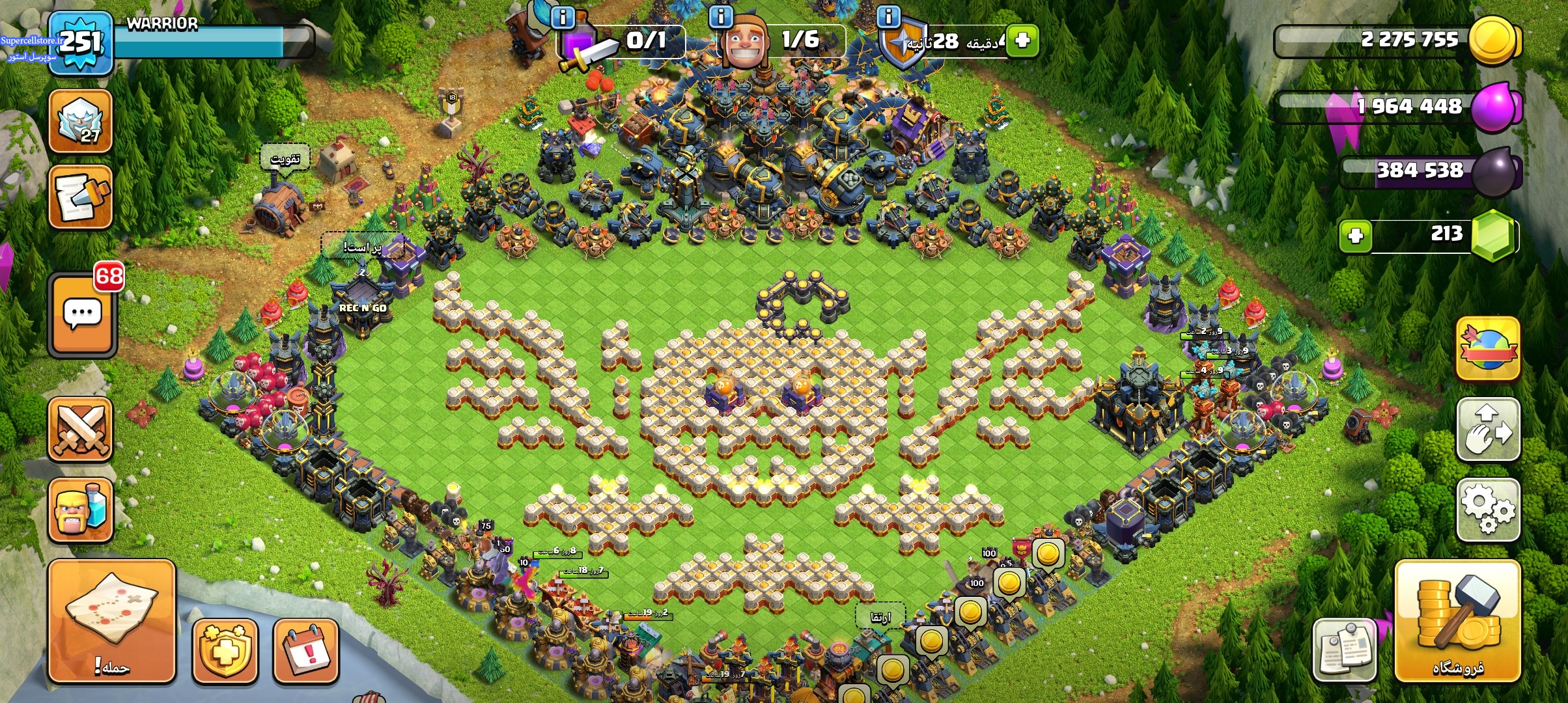Open the army training barbarian button
1568x703 pixels.
81,510
